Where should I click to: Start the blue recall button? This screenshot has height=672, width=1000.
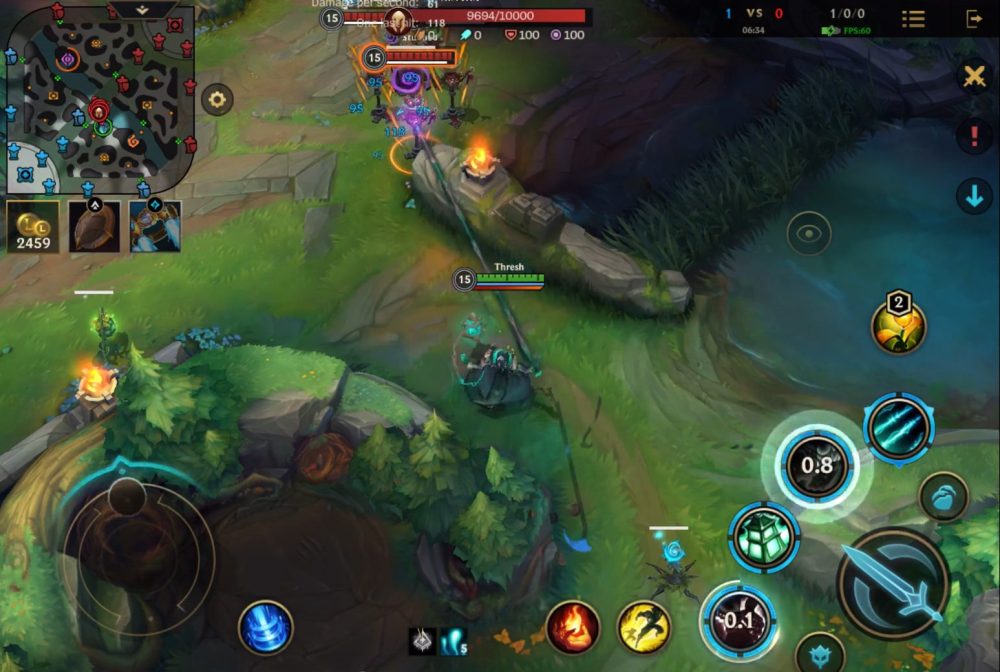tap(265, 628)
